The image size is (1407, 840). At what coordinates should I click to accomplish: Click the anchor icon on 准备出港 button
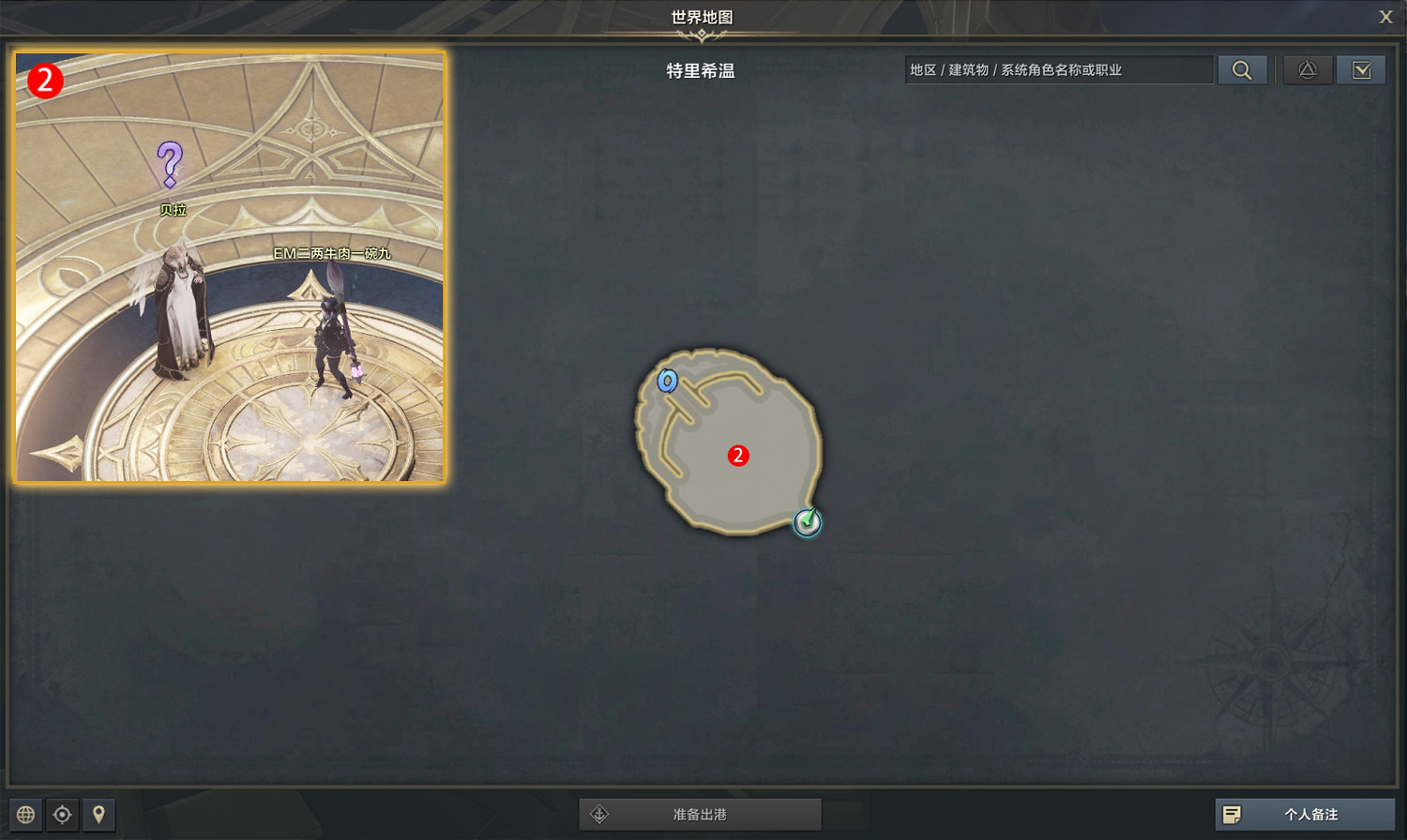click(x=600, y=815)
